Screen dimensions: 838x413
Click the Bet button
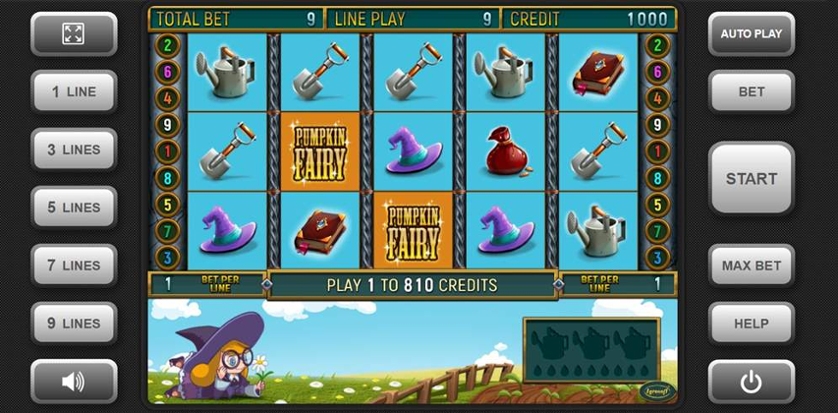coord(751,91)
